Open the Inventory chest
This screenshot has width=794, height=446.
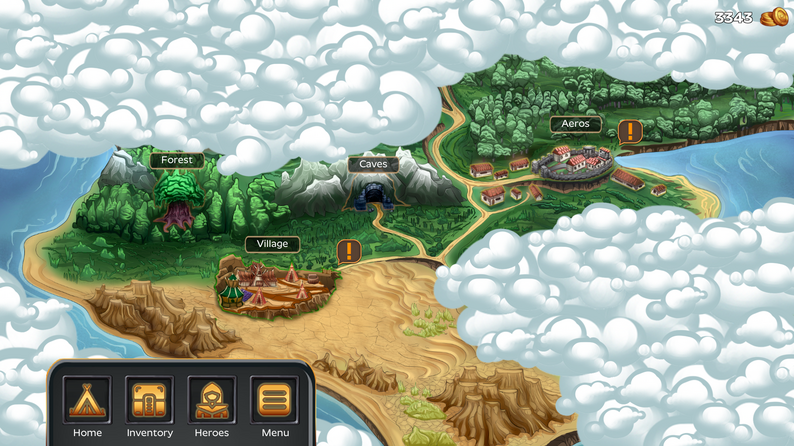(x=149, y=400)
